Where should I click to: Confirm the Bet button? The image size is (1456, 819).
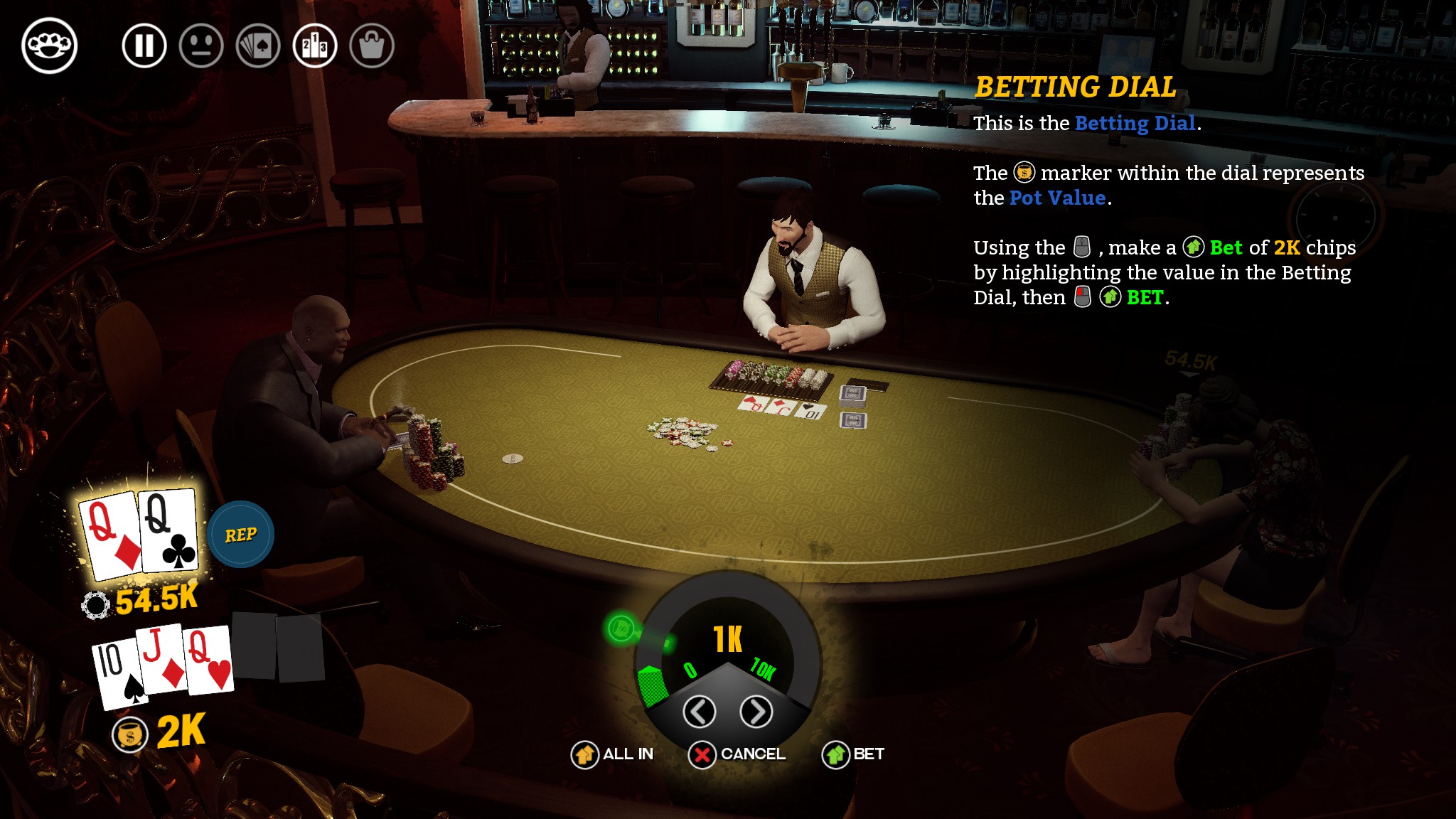point(853,754)
